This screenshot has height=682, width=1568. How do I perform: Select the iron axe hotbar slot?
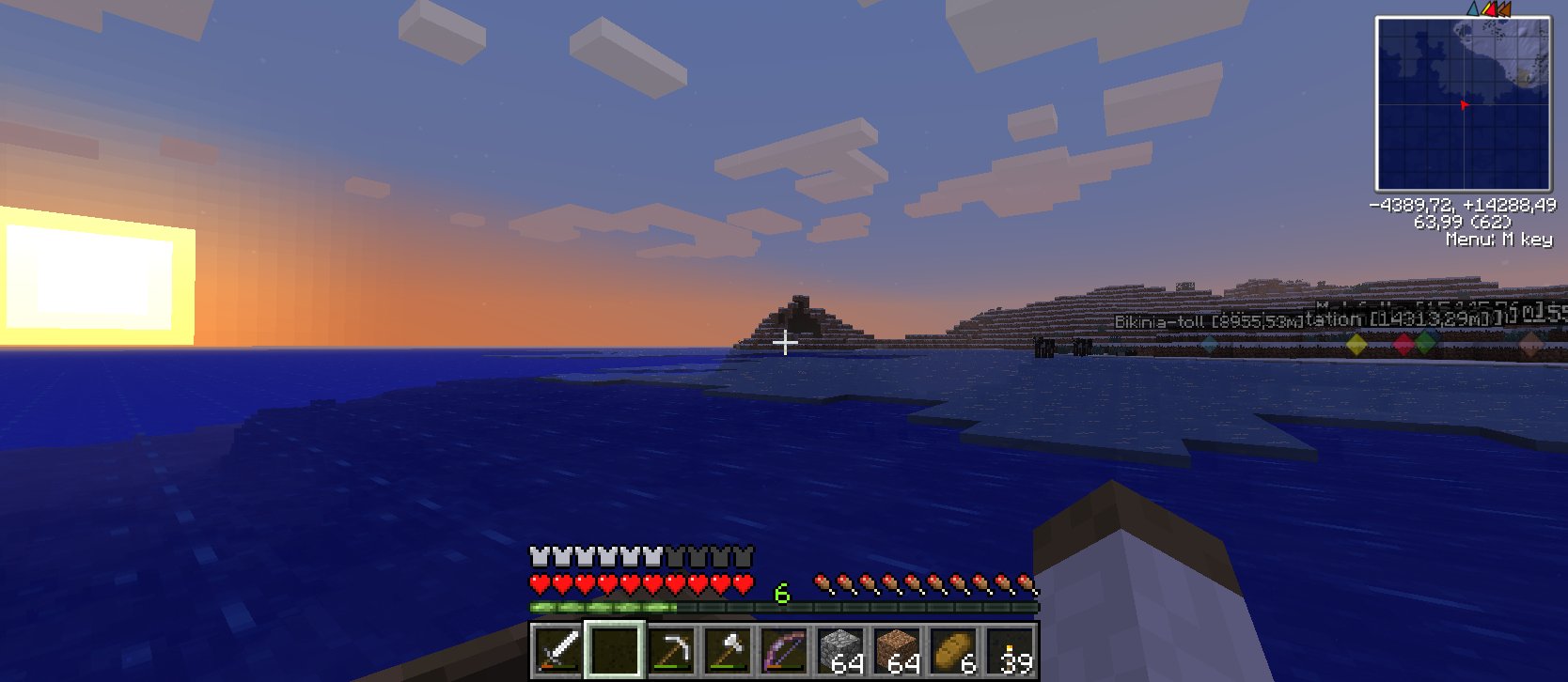click(728, 650)
